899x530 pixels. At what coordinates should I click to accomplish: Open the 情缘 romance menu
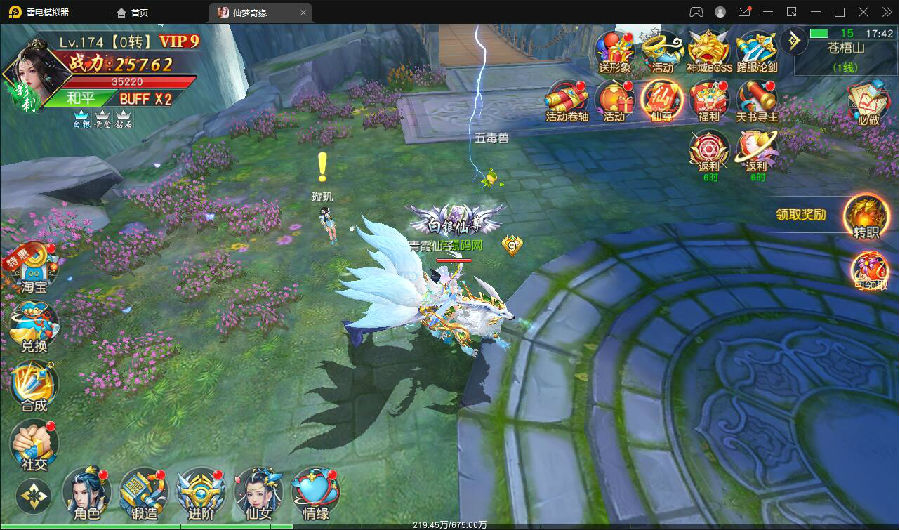pyautogui.click(x=313, y=492)
